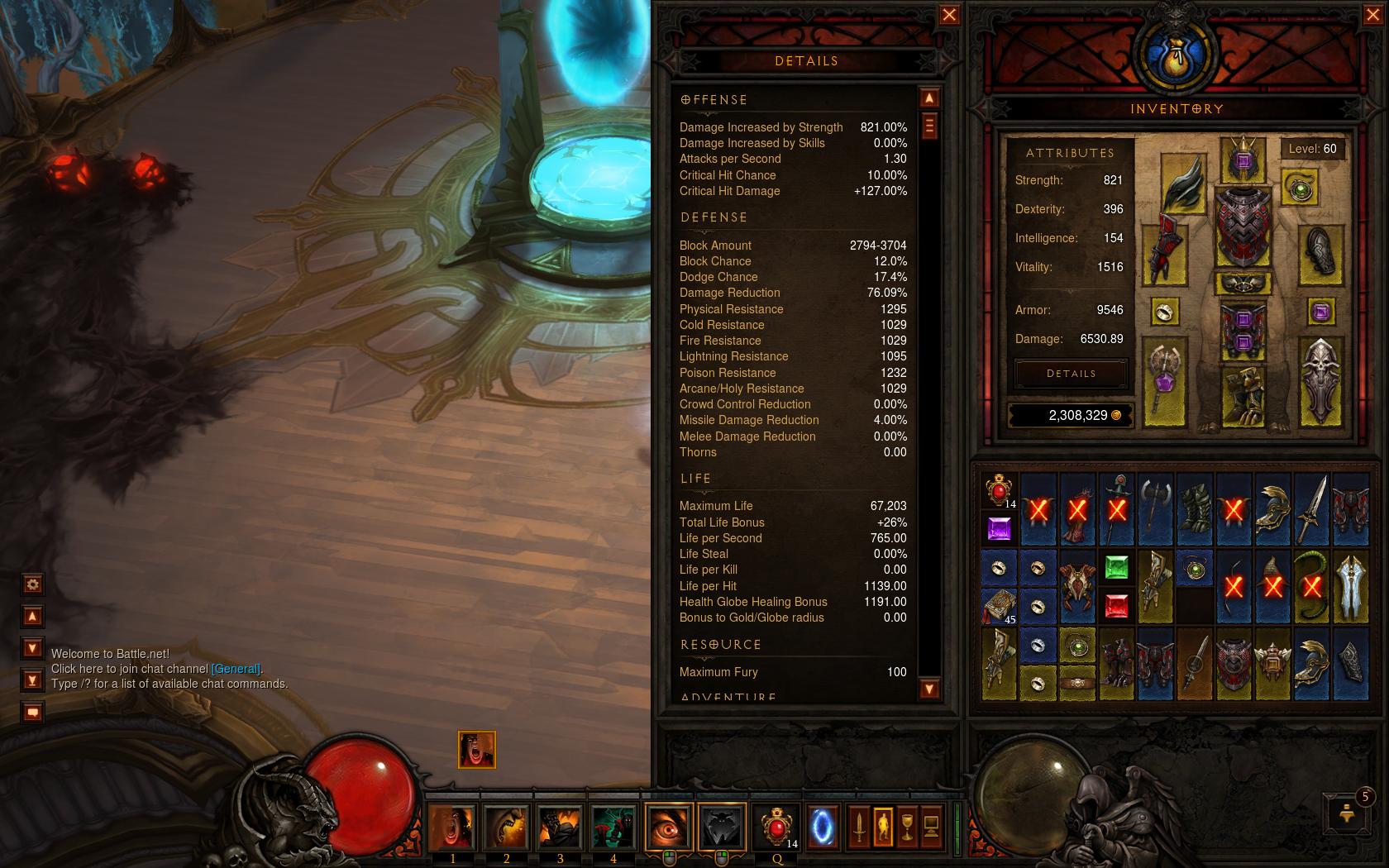Screen dimensions: 1389x868
Task: Close the Details panel
Action: (x=949, y=16)
